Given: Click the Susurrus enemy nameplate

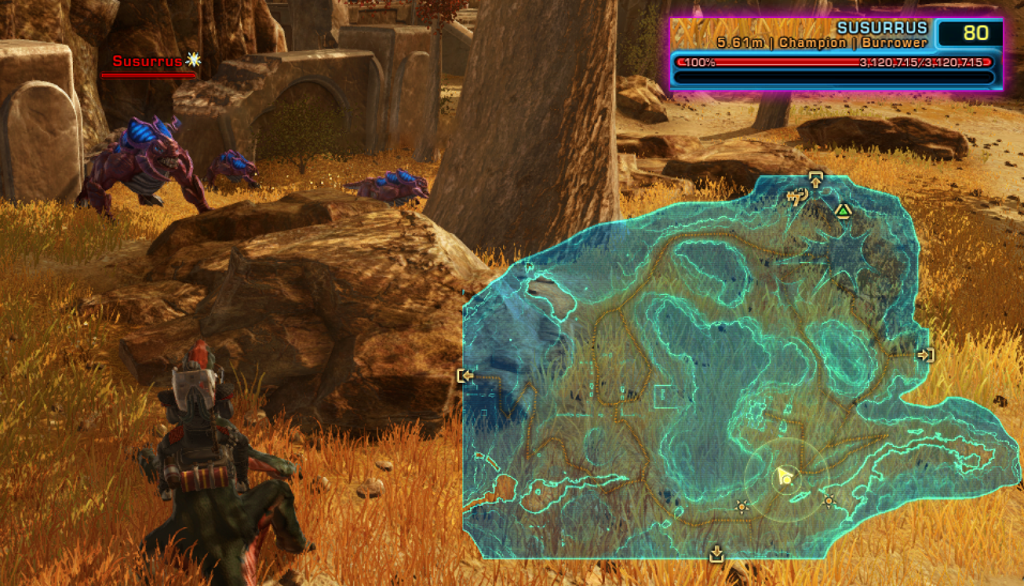Looking at the screenshot, I should point(148,61).
